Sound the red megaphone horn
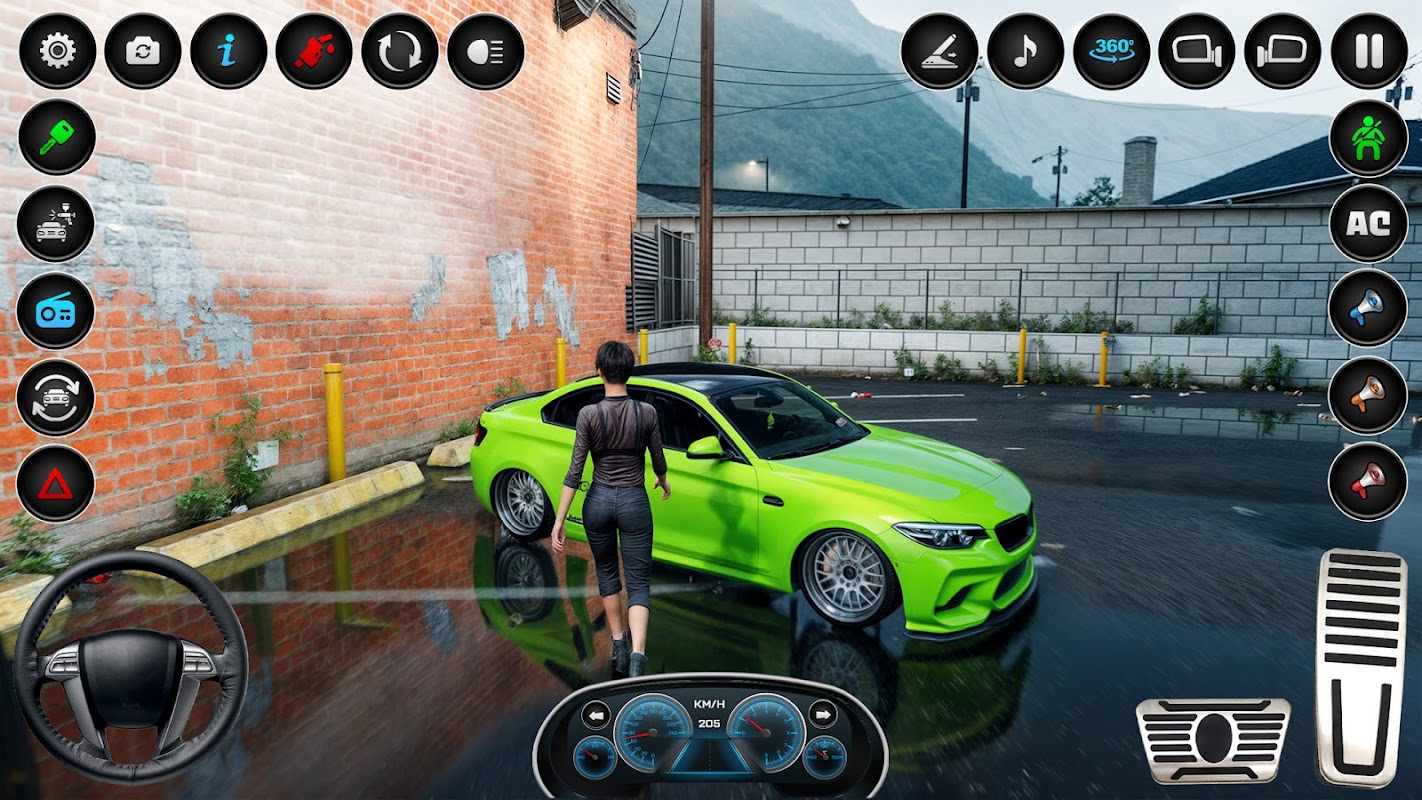 tap(1368, 481)
